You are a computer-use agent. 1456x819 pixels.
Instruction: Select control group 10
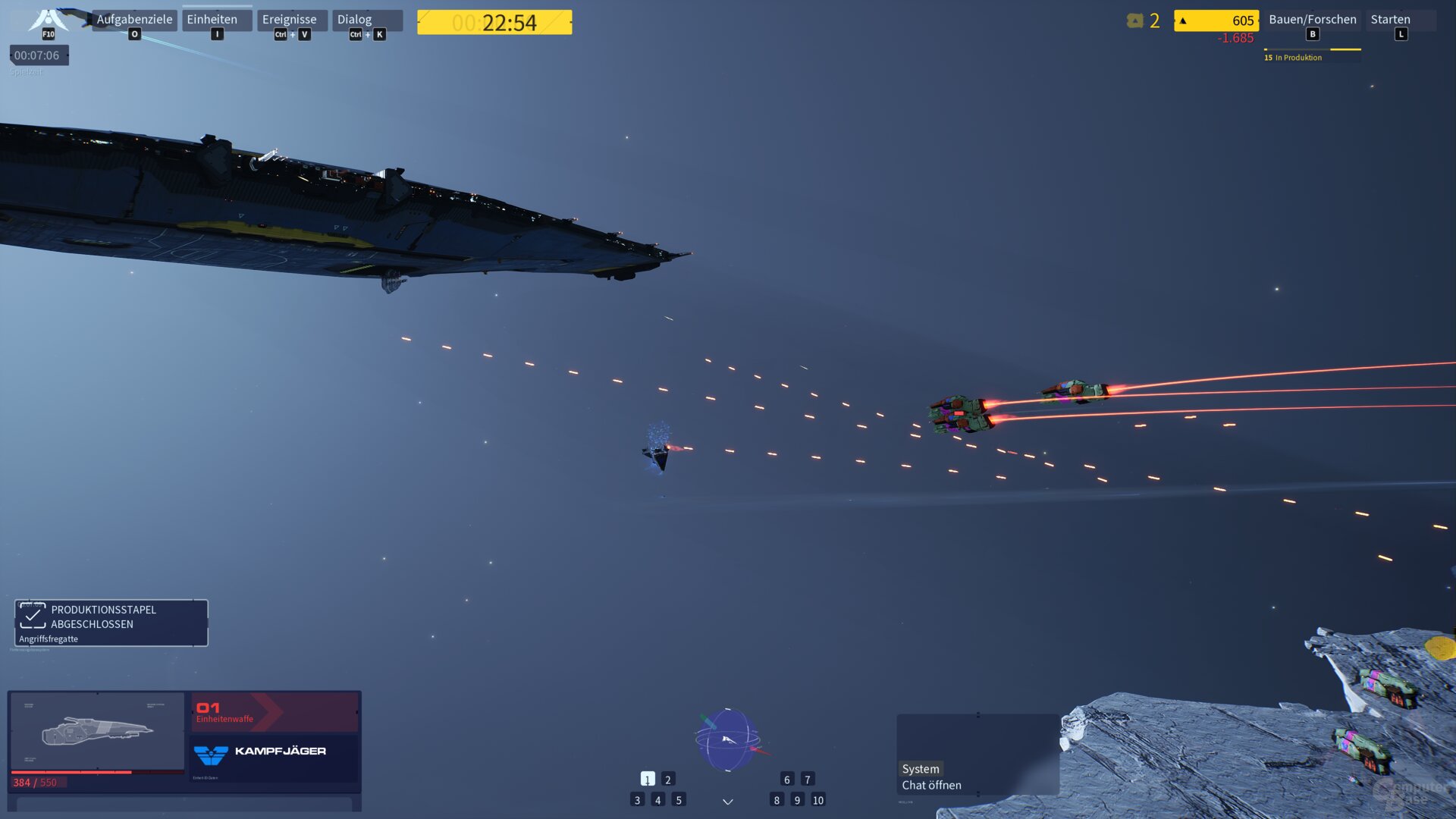(817, 799)
